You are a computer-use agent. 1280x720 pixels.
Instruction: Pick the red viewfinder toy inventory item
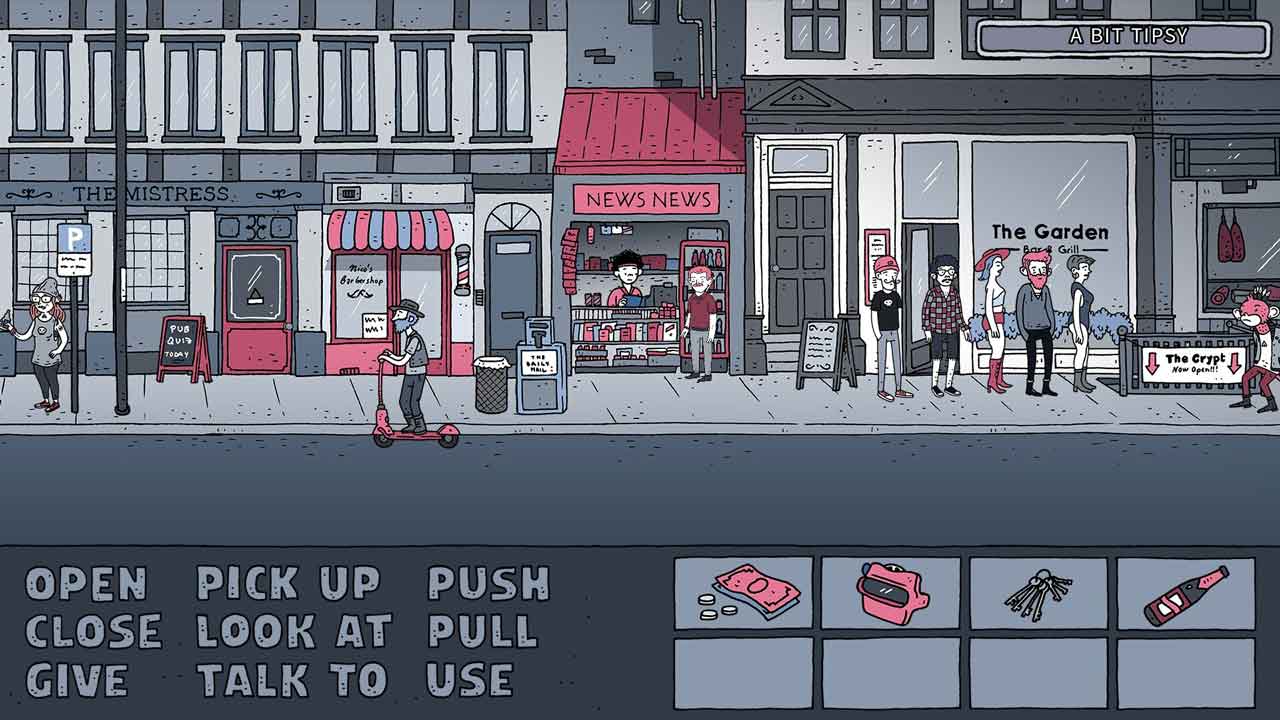tap(890, 593)
